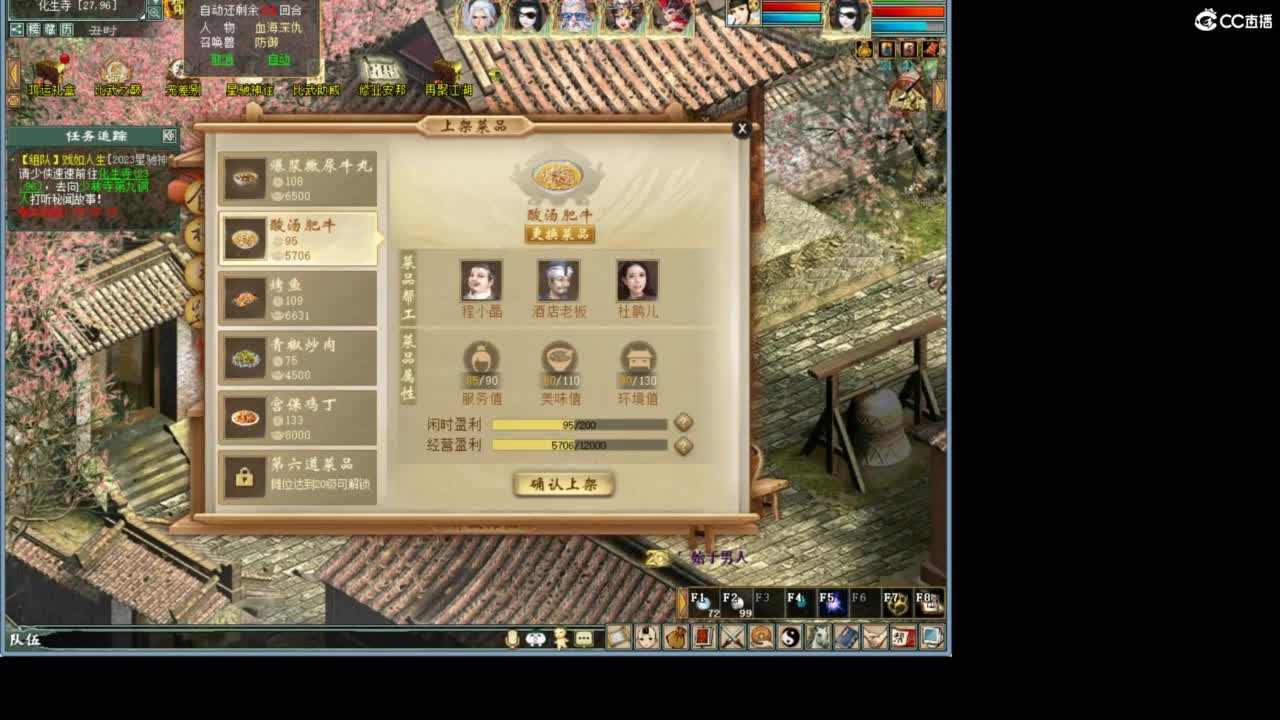Viewport: 1280px width, 720px height.
Task: Open the money bag inventory icon
Action: (x=674, y=639)
